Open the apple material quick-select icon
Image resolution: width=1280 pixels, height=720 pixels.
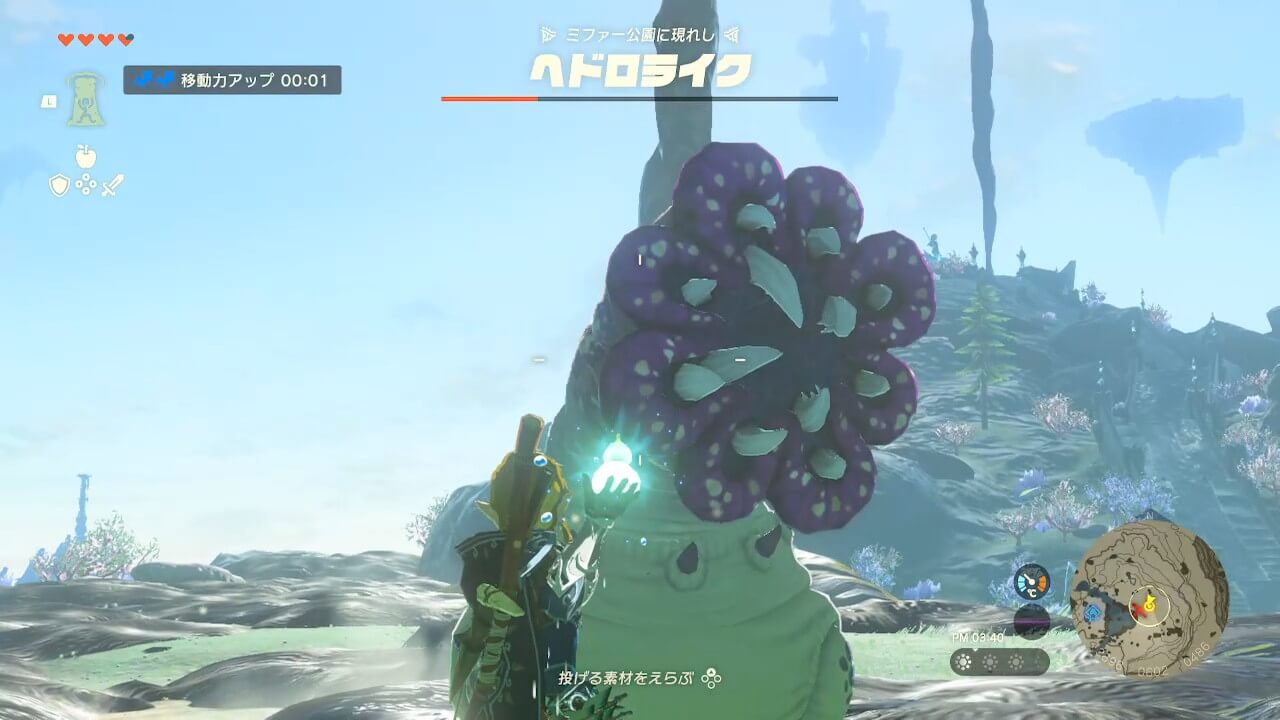click(x=86, y=156)
